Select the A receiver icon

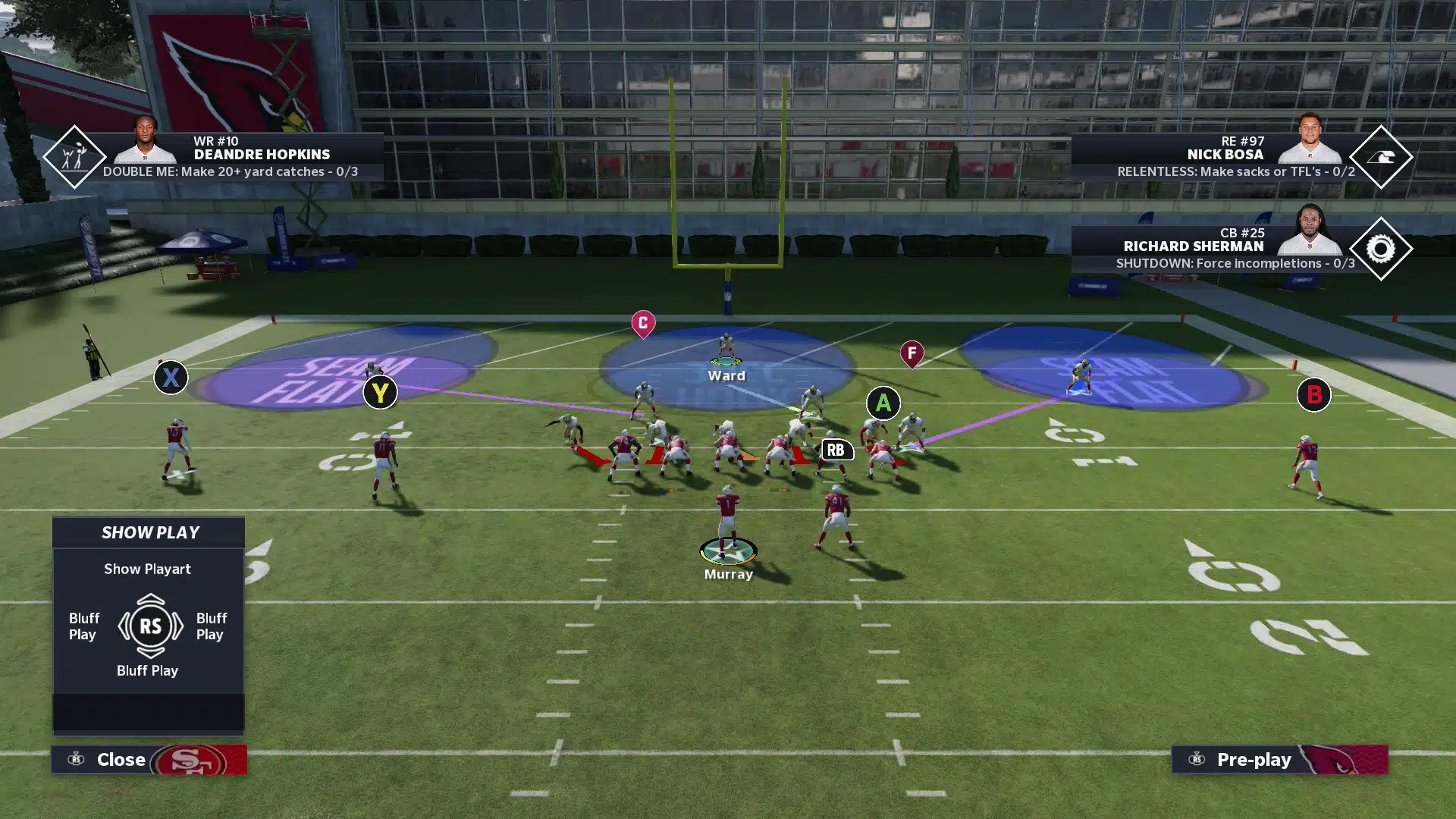click(883, 403)
